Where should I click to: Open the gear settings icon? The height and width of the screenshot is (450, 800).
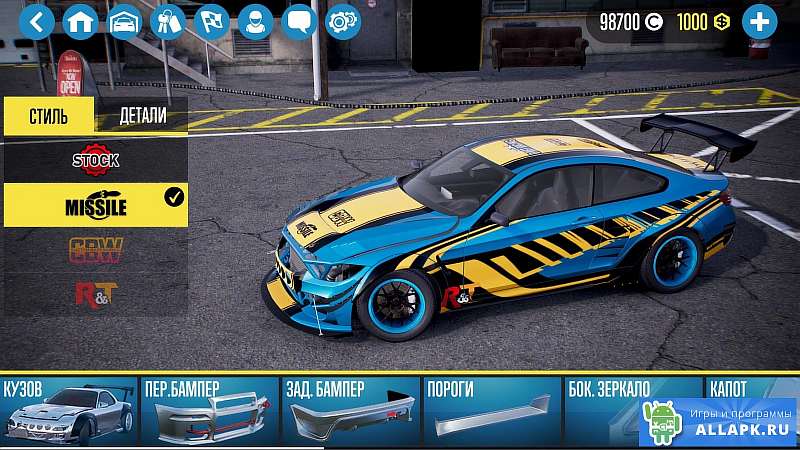pyautogui.click(x=343, y=22)
